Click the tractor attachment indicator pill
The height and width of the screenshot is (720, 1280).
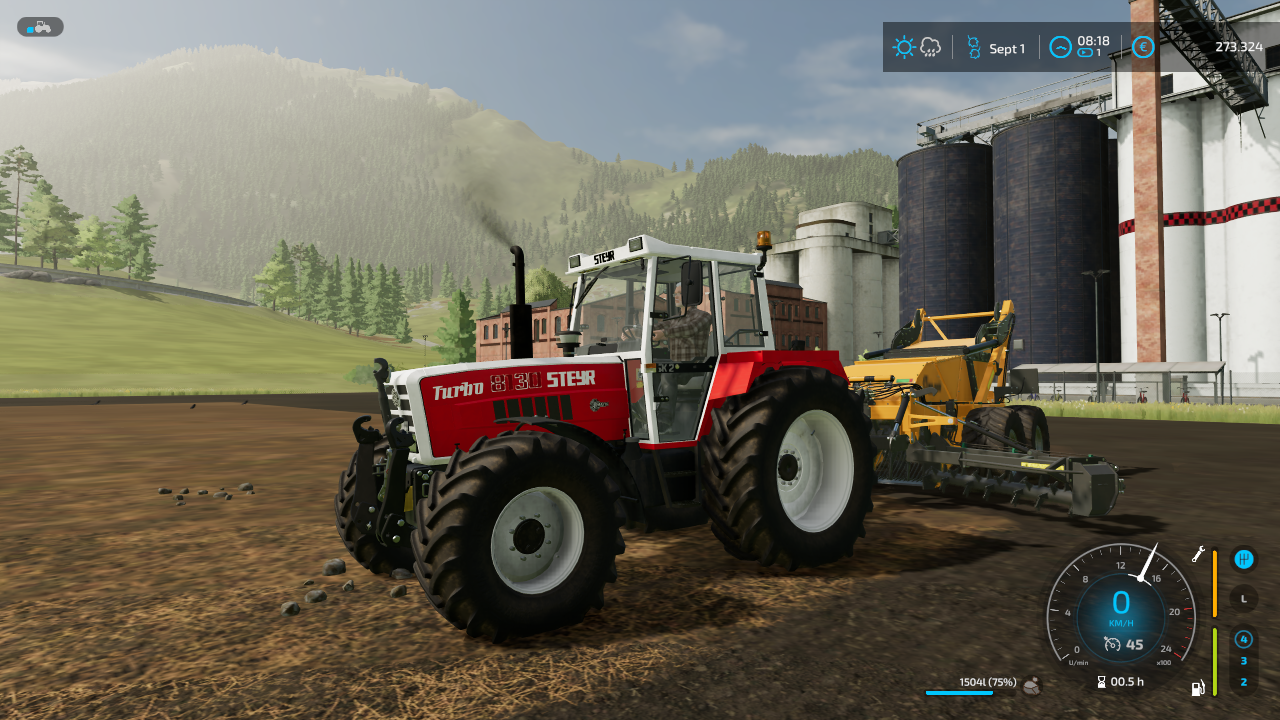click(x=40, y=27)
